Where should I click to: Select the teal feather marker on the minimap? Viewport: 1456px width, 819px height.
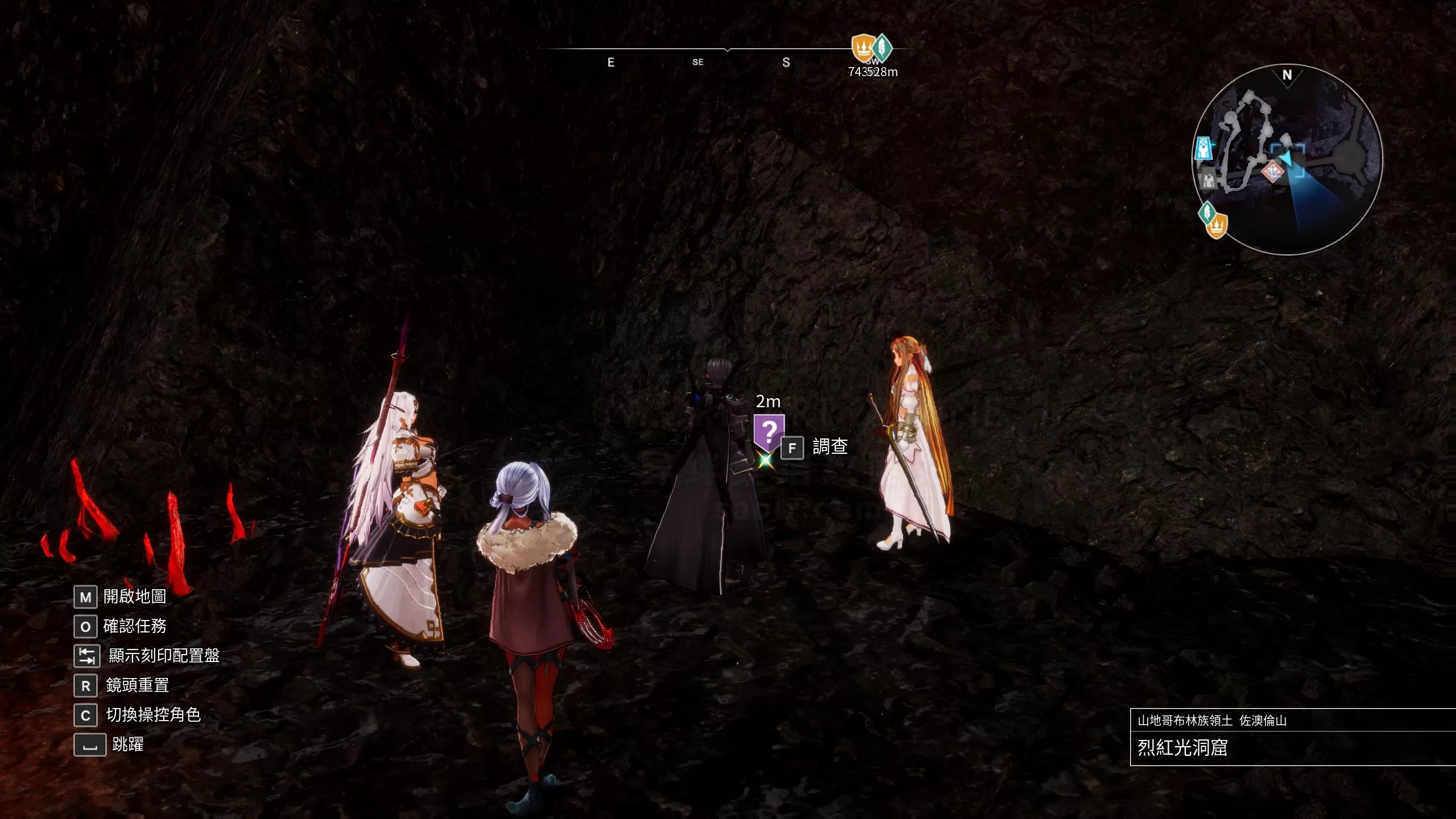point(1206,213)
